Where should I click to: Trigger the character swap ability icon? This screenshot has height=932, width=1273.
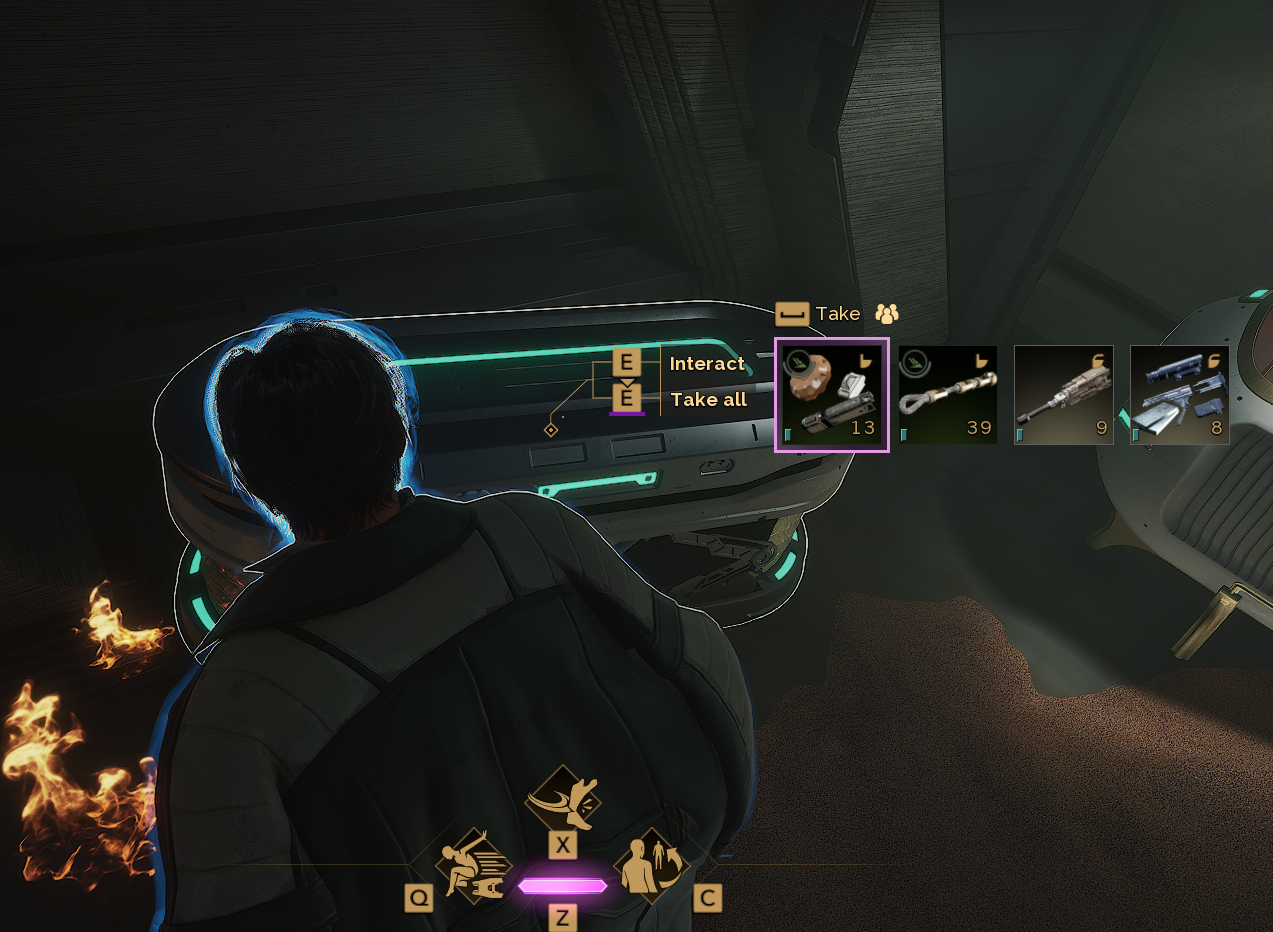click(x=652, y=866)
